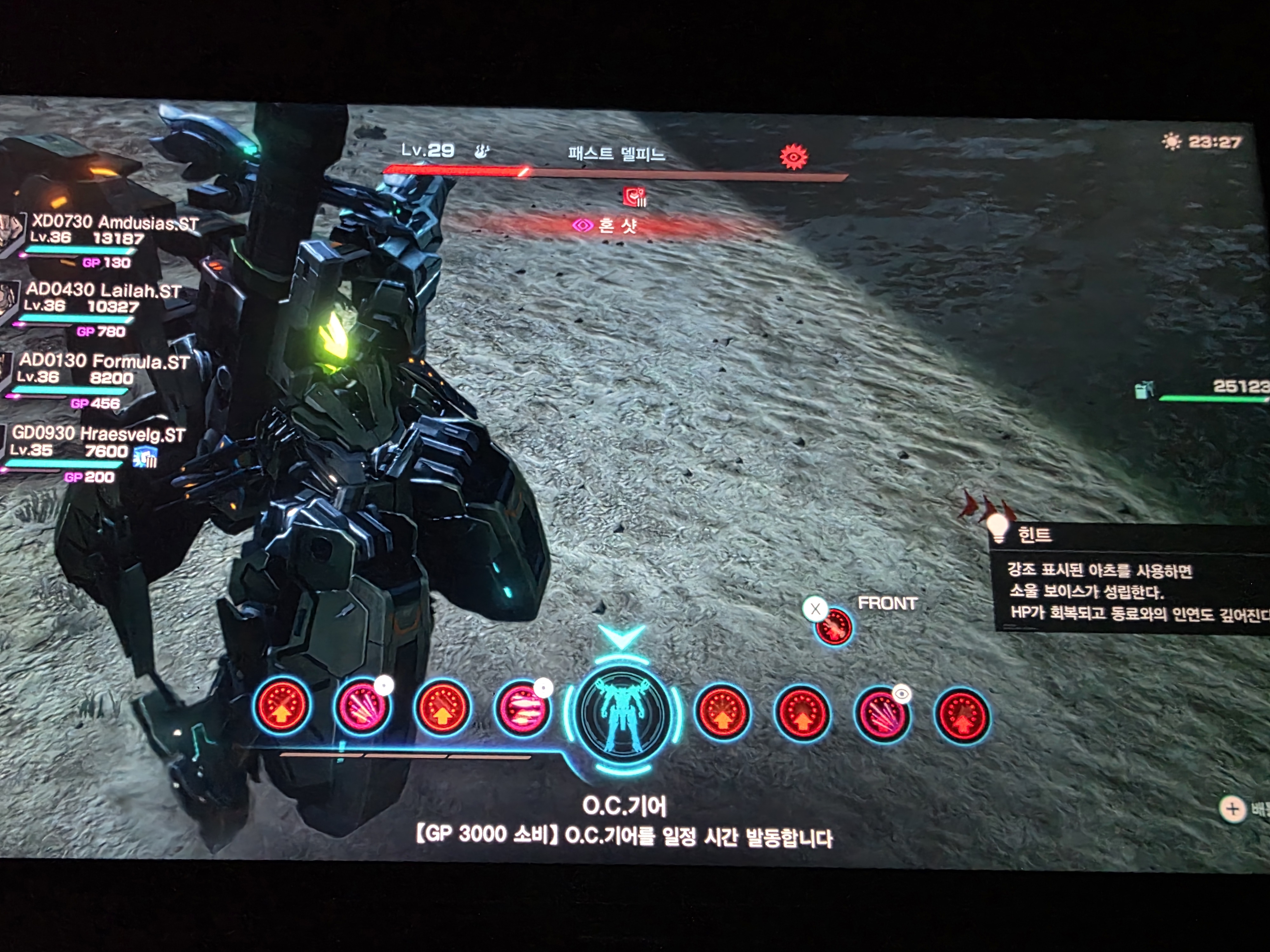Choose party member AD0130 Formula.ST
Viewport: 1270px width, 952px height.
click(103, 361)
